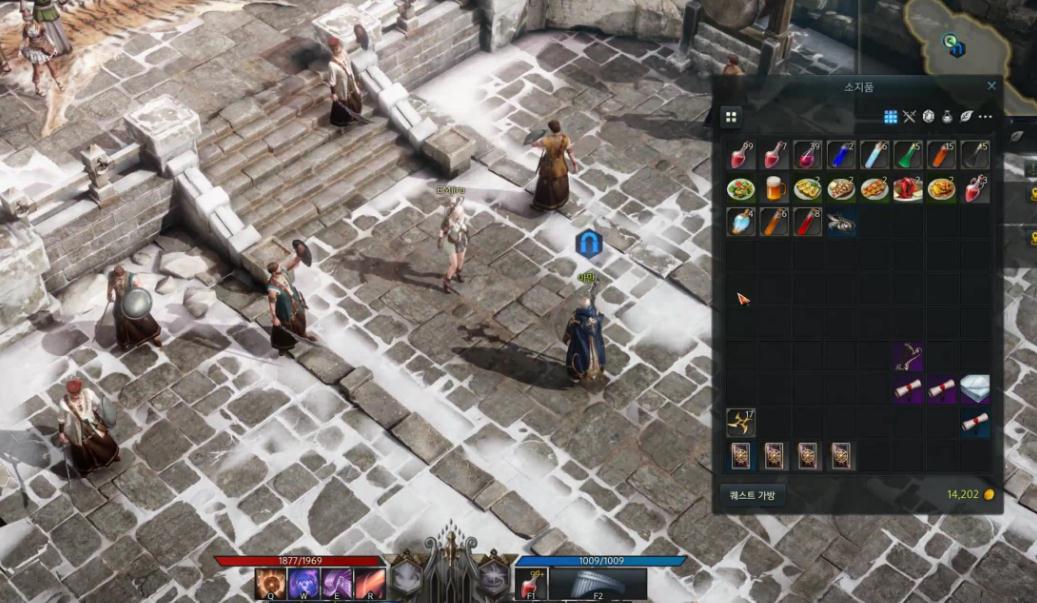
Task: Activate the Q fire orb skill
Action: coord(269,582)
